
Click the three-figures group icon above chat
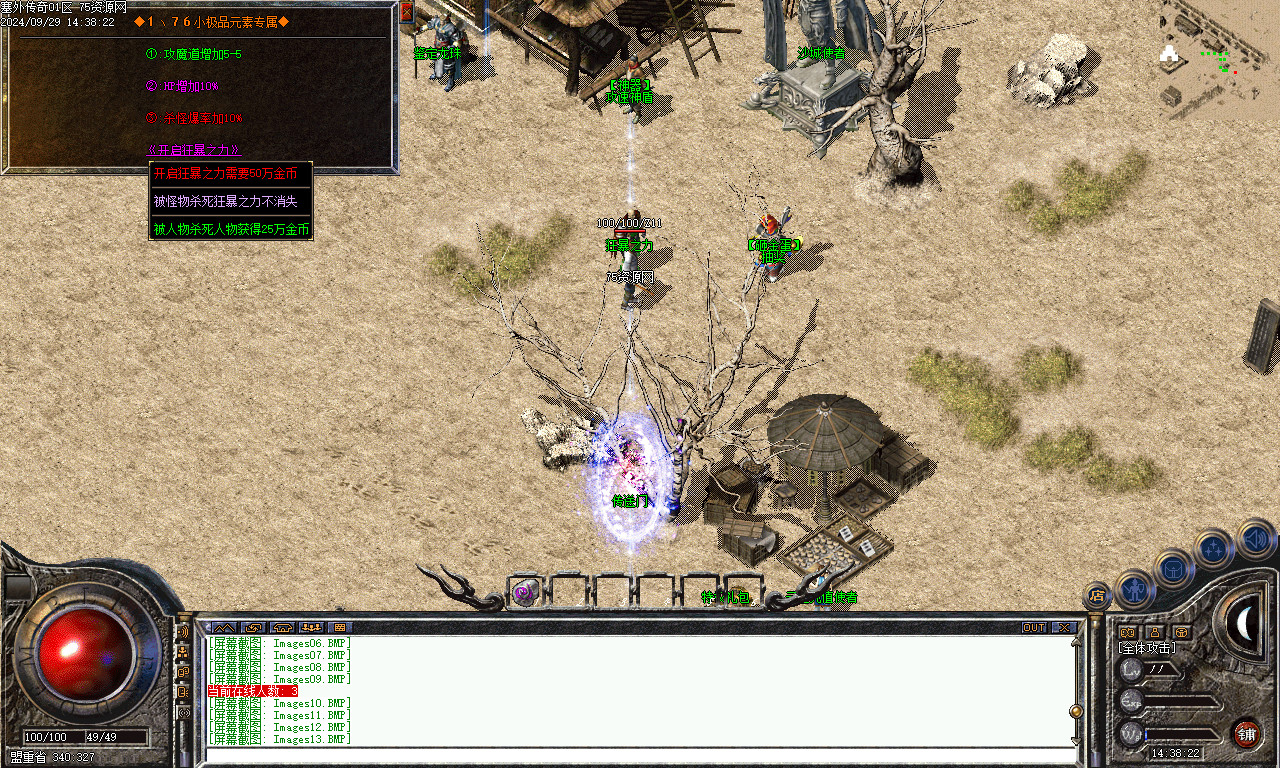point(310,627)
